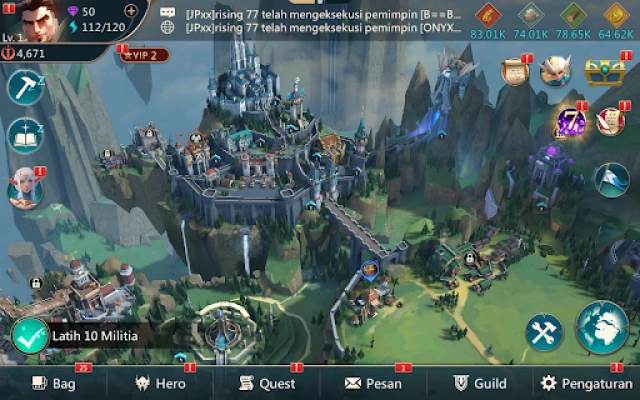Open the purple number 7 event icon
The height and width of the screenshot is (400, 640).
coord(571,123)
